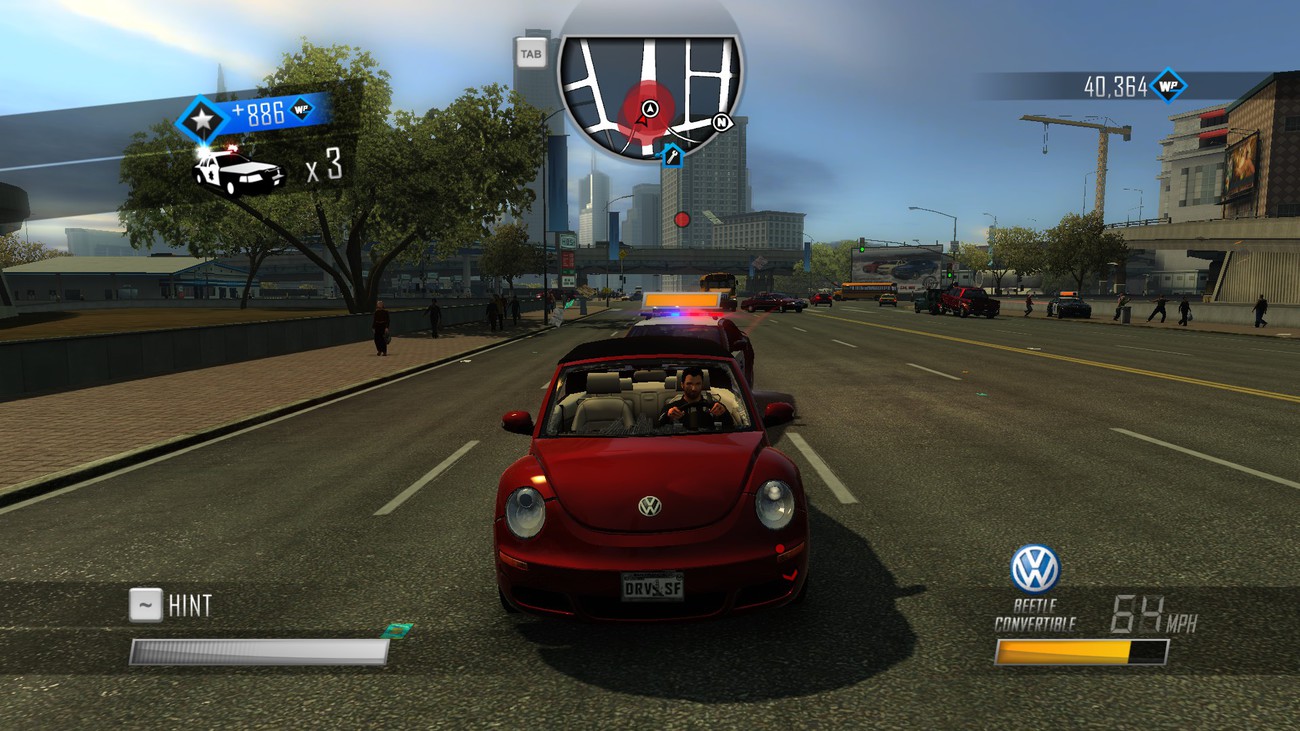Click the police car pursuit icon
1300x731 pixels.
[238, 170]
